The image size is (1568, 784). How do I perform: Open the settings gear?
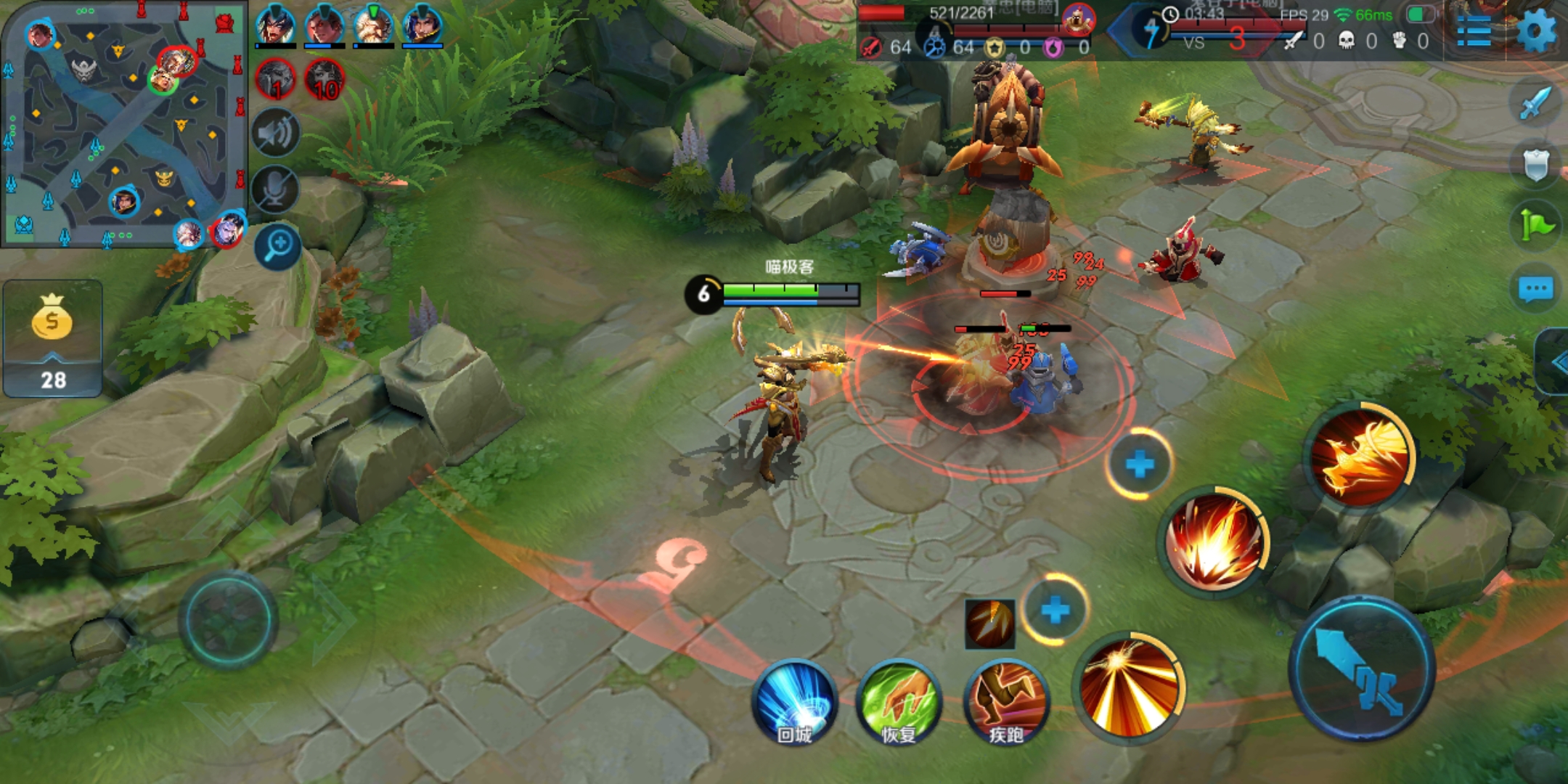[x=1537, y=30]
